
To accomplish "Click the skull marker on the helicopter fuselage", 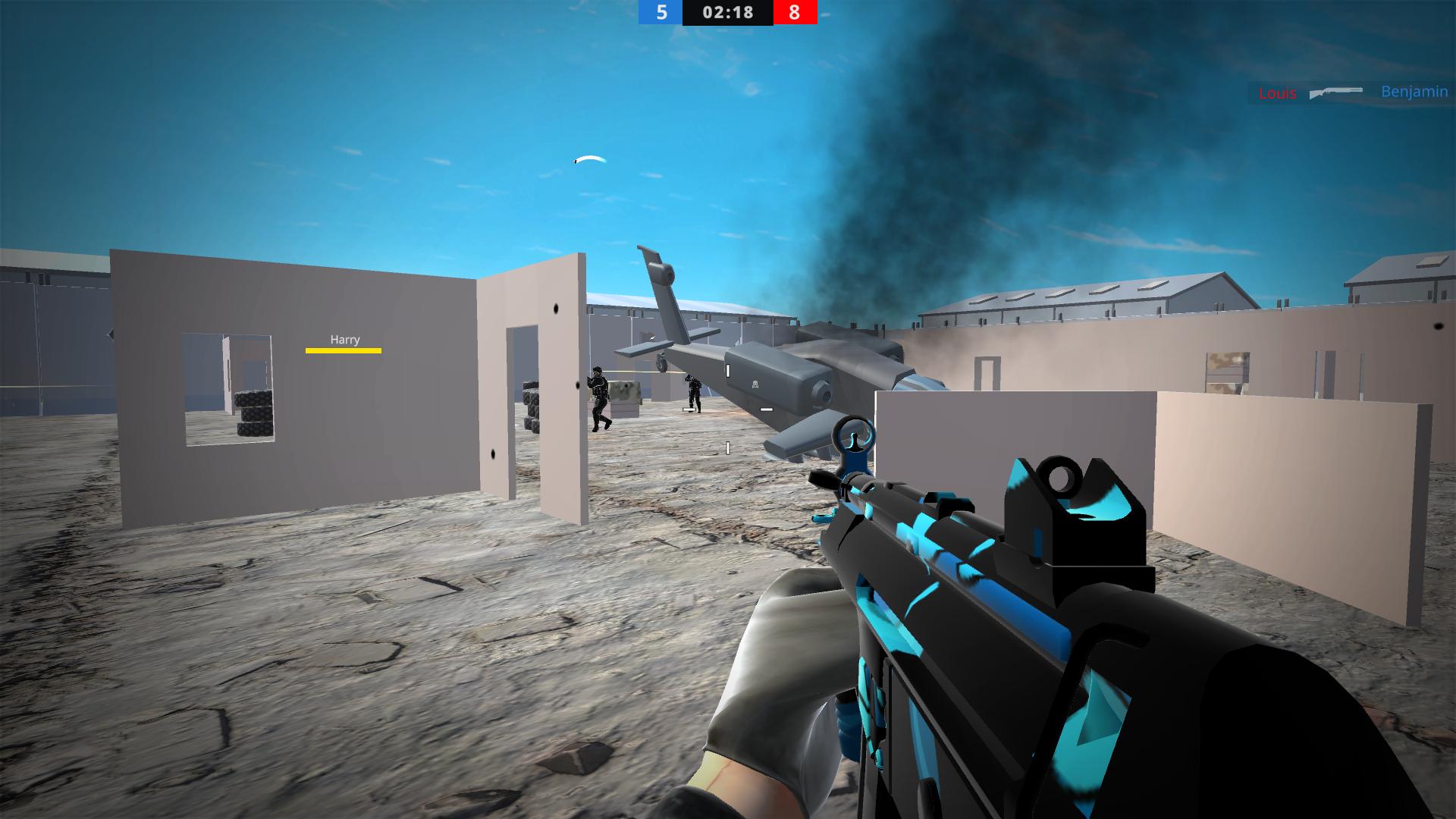I will pos(755,384).
